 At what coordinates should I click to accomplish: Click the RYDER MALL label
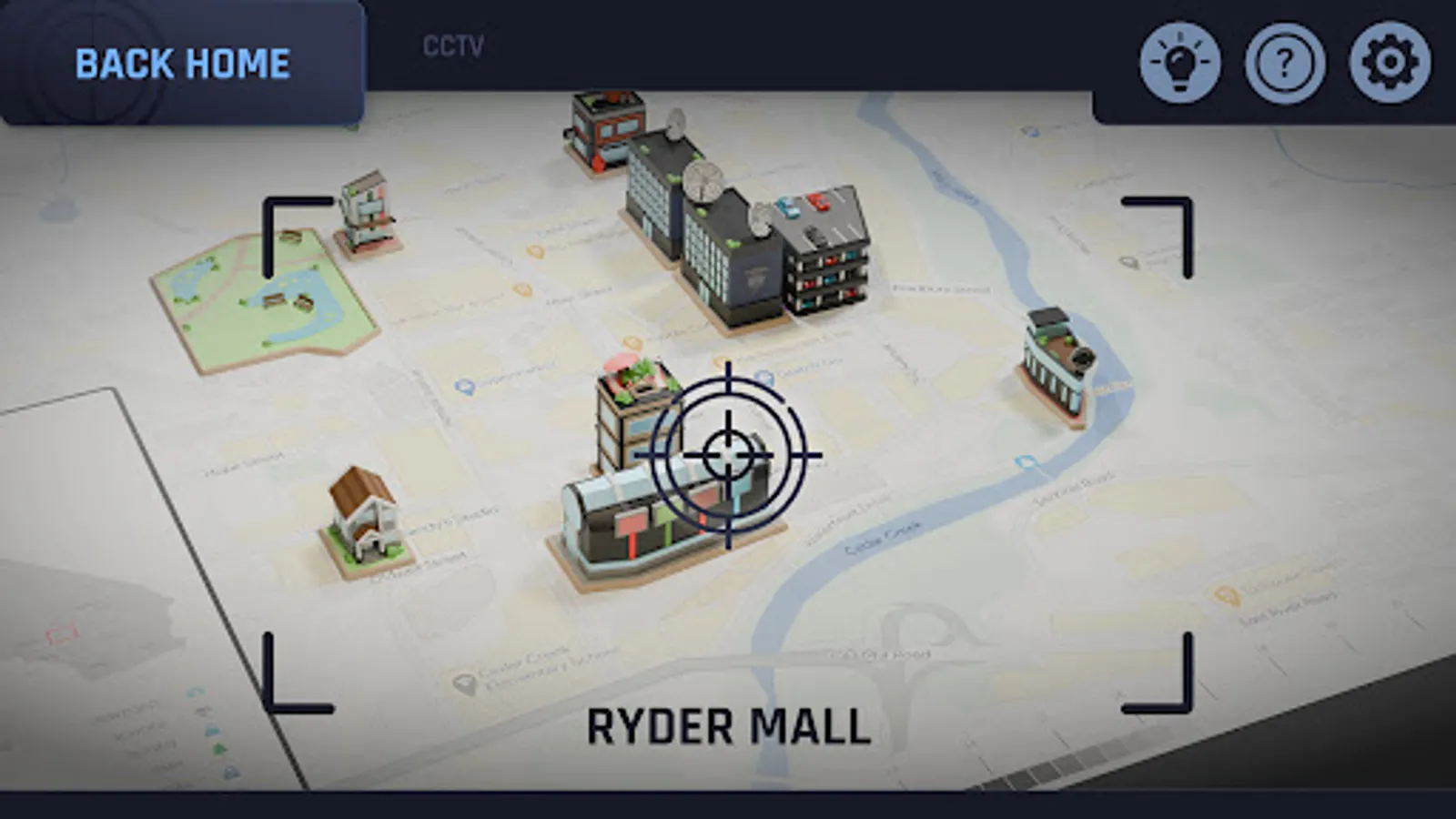pyautogui.click(x=728, y=725)
